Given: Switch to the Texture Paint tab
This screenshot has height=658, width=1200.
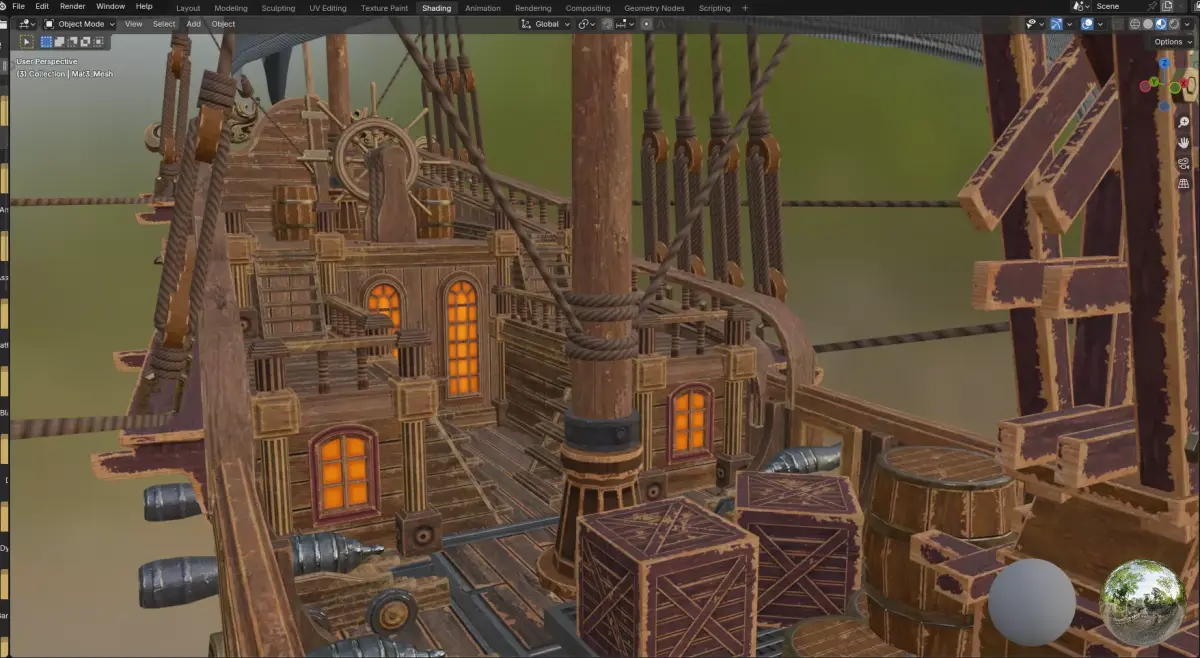Looking at the screenshot, I should point(384,8).
